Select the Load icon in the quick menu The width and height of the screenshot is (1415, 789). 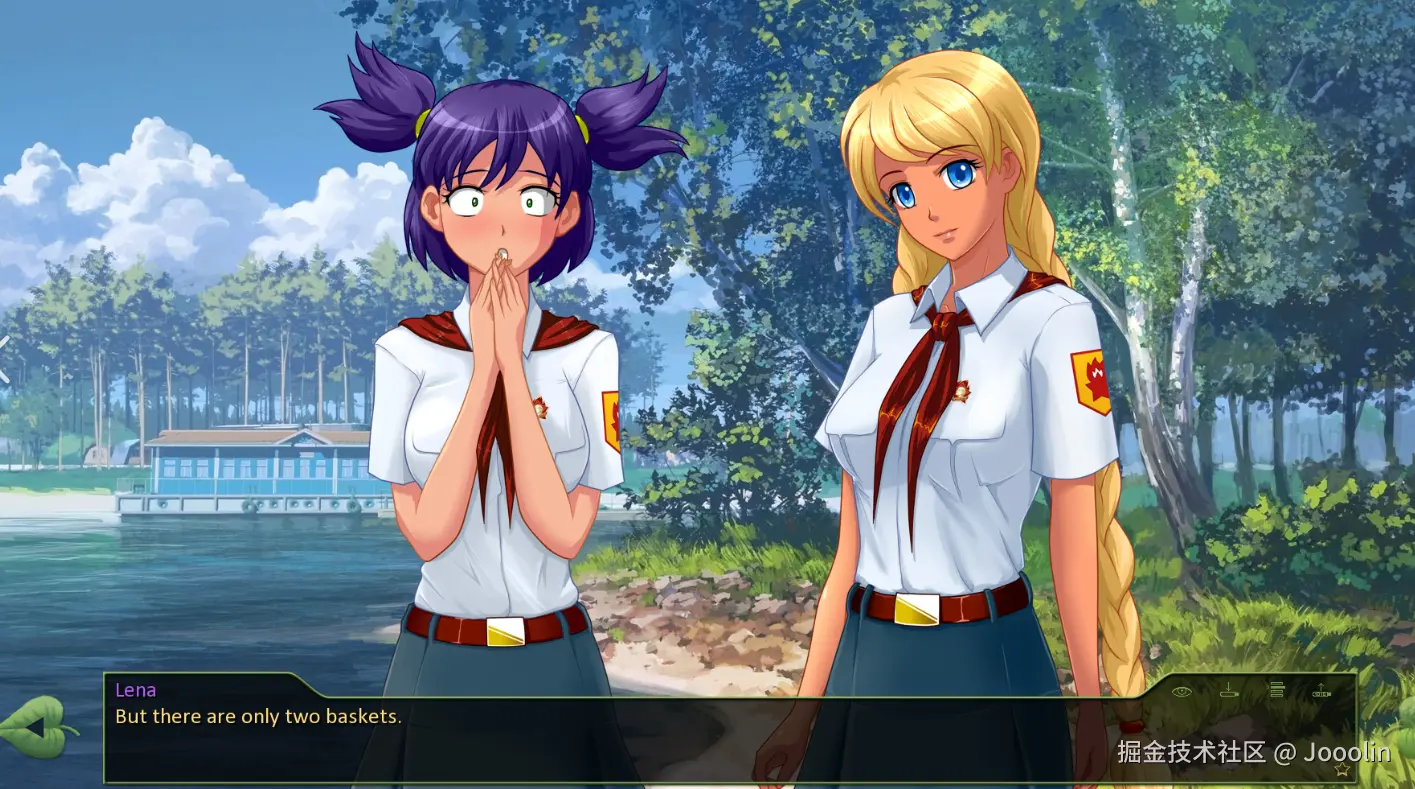point(1322,690)
